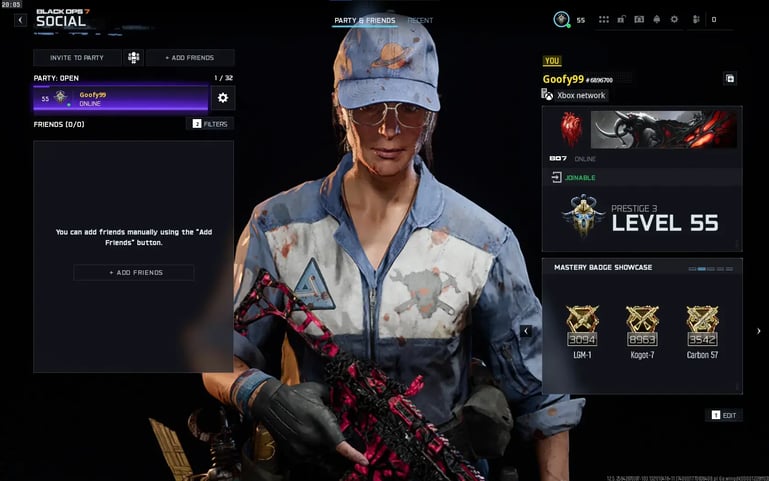
Task: Switch to the Party & Friends tab
Action: [365, 20]
